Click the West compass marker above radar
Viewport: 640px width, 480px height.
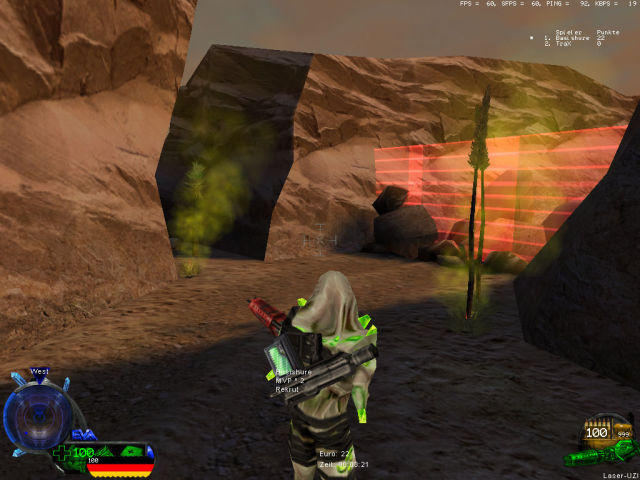click(x=40, y=371)
